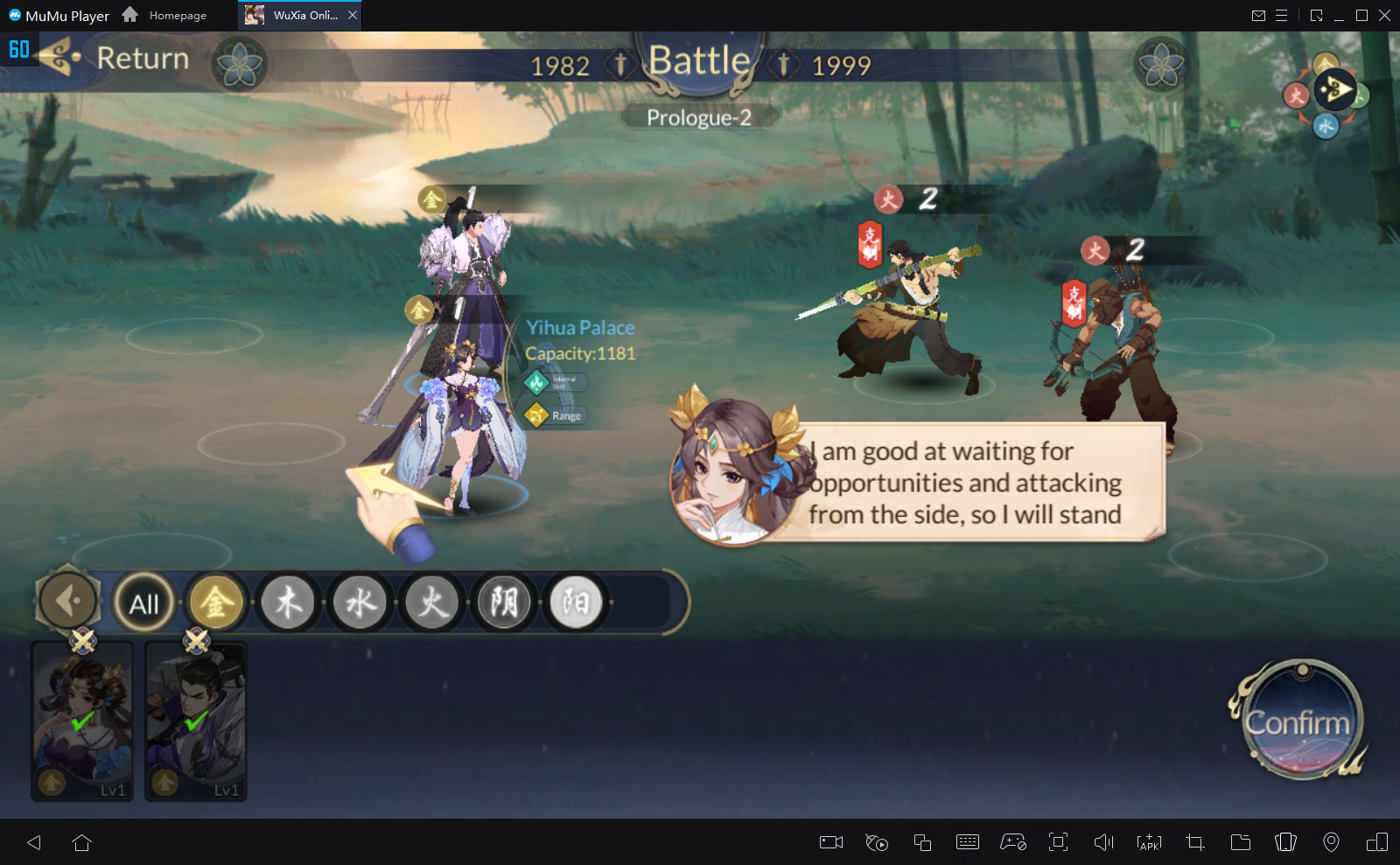The image size is (1400, 865).
Task: Select the Yang element filter icon
Action: pos(575,603)
